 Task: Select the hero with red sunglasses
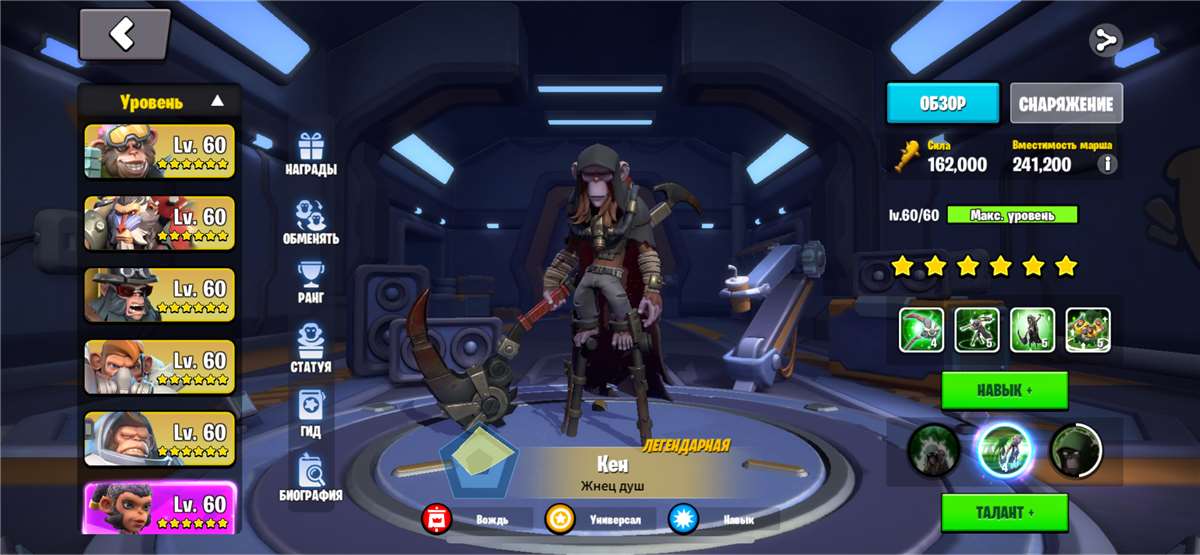coord(160,294)
